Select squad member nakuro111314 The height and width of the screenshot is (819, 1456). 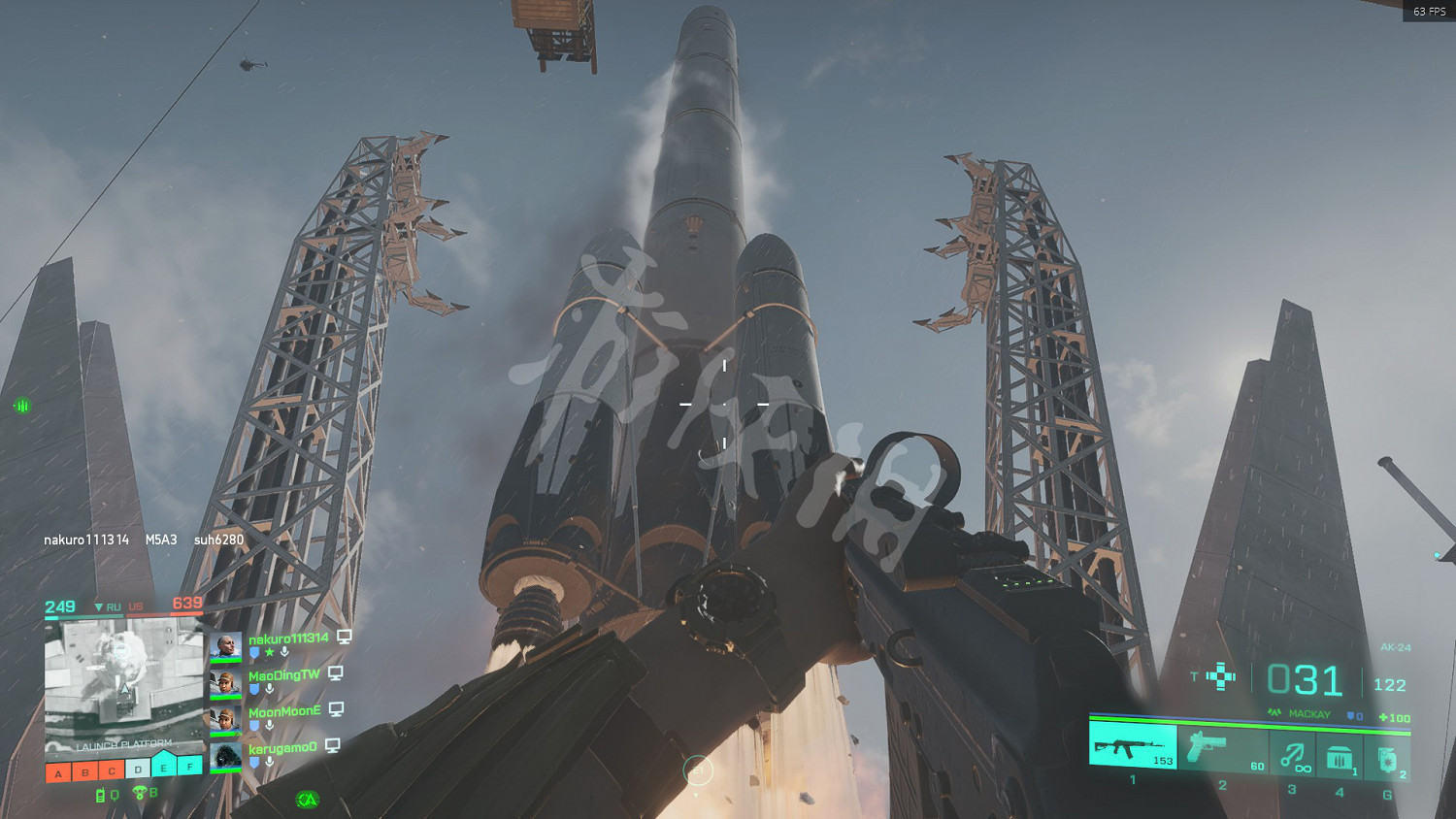tap(287, 639)
